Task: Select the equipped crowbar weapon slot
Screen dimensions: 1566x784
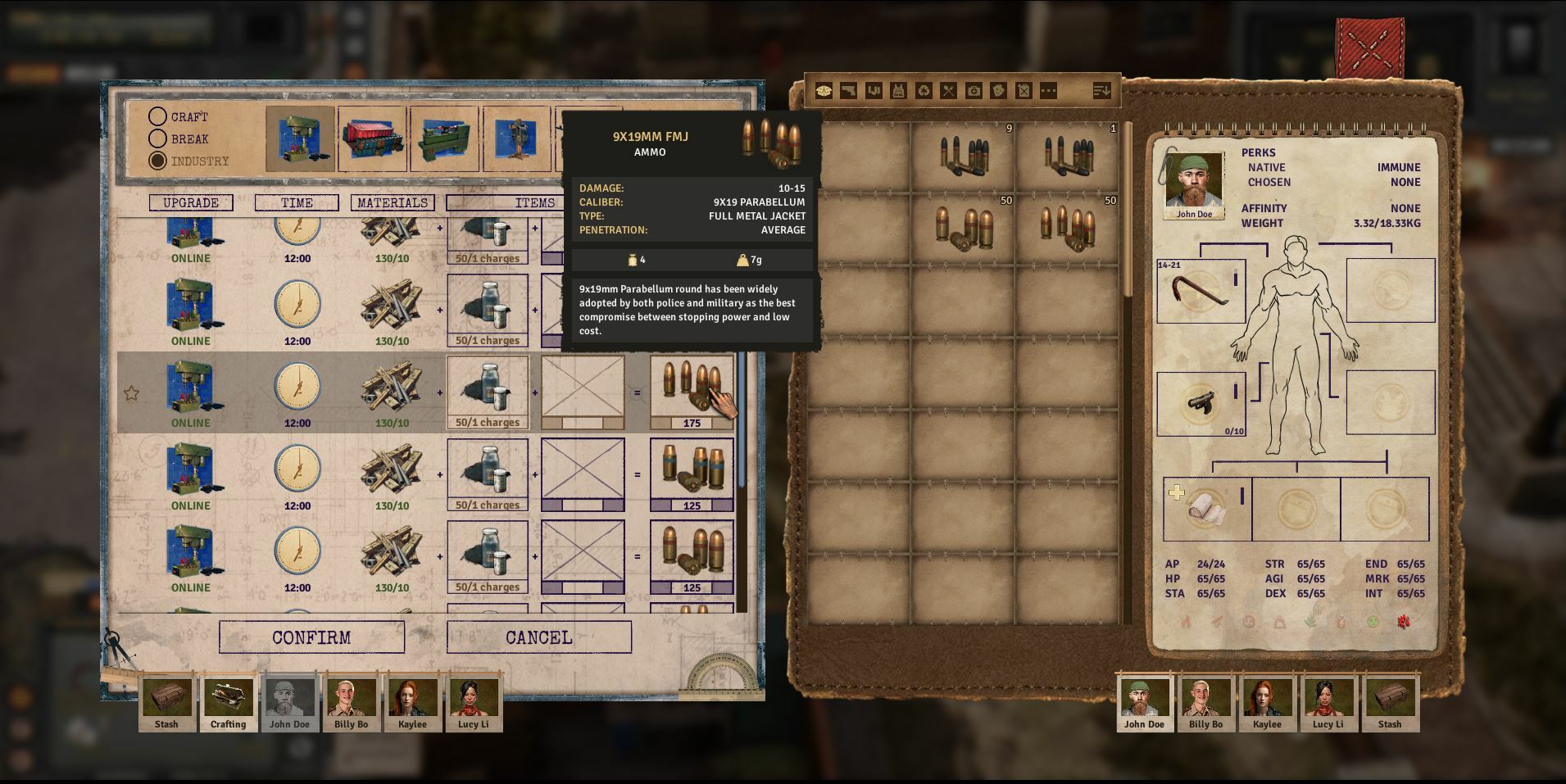Action: pos(1201,291)
